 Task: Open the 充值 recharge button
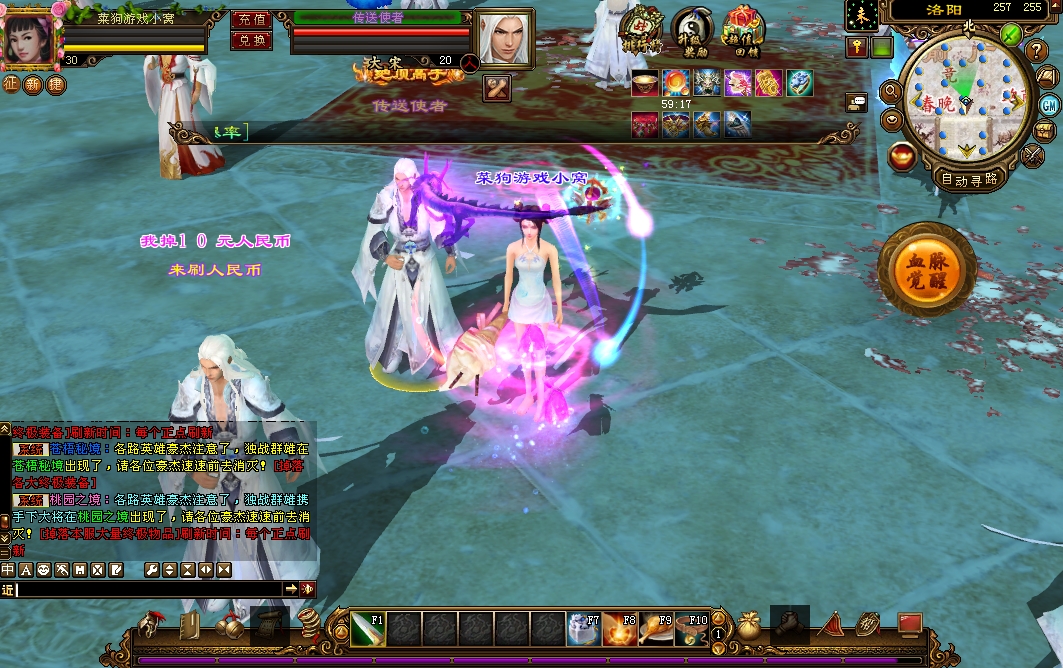tap(250, 19)
